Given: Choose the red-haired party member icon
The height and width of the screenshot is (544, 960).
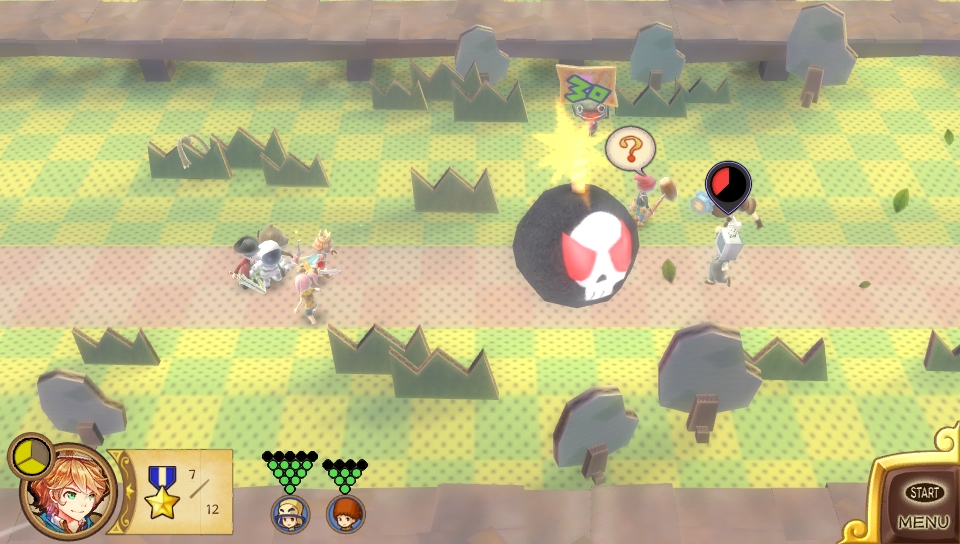Looking at the screenshot, I should (345, 514).
